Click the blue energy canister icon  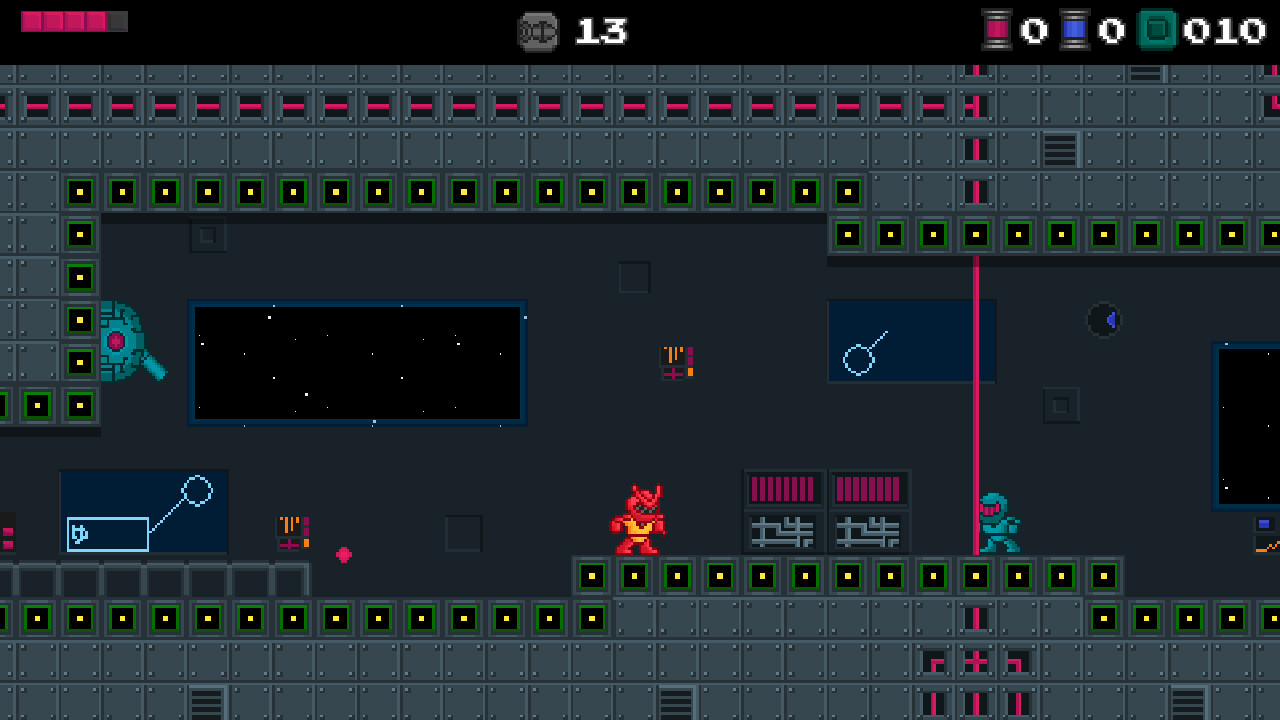pyautogui.click(x=1075, y=30)
